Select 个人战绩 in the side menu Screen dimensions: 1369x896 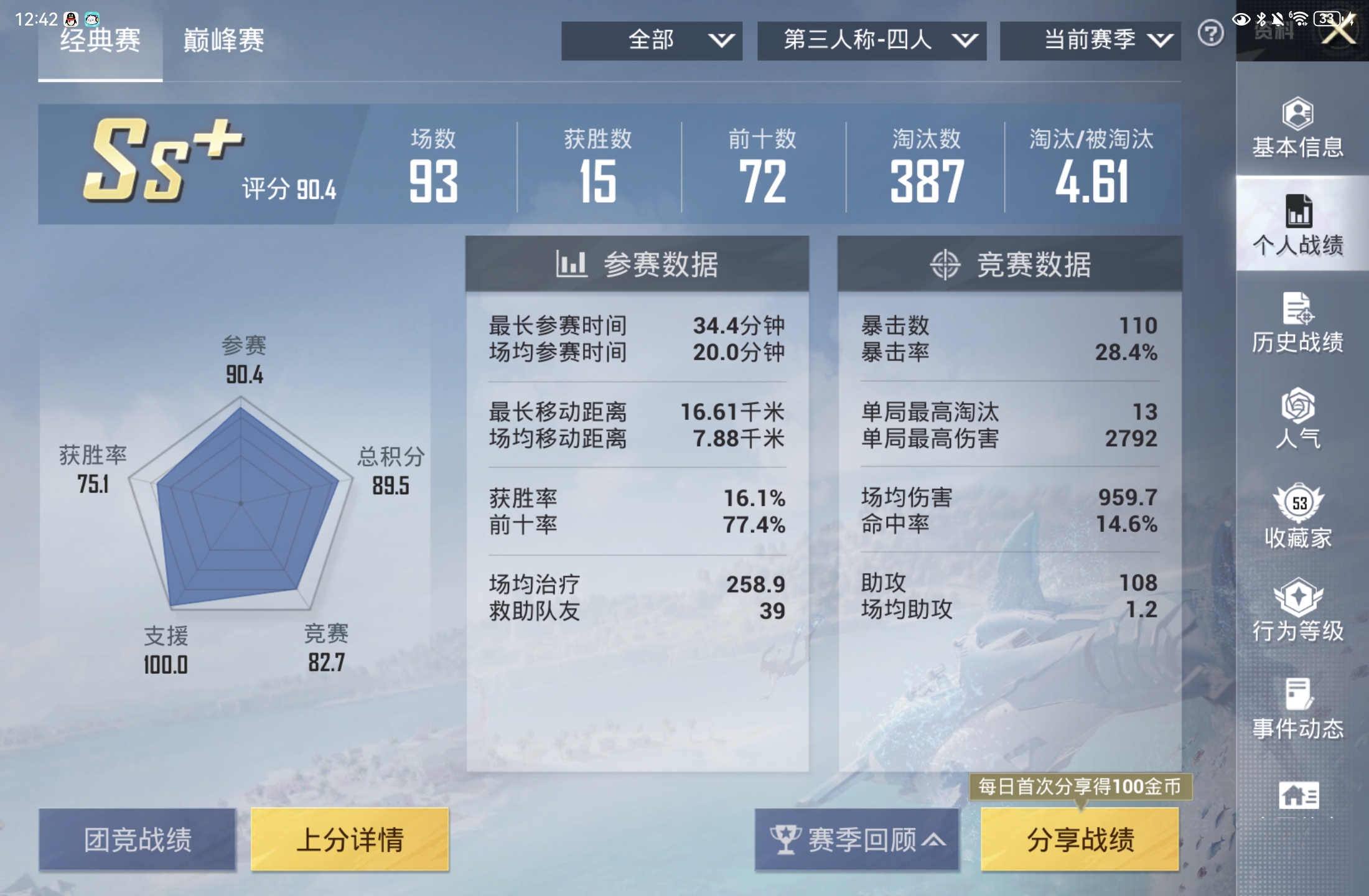(x=1298, y=225)
